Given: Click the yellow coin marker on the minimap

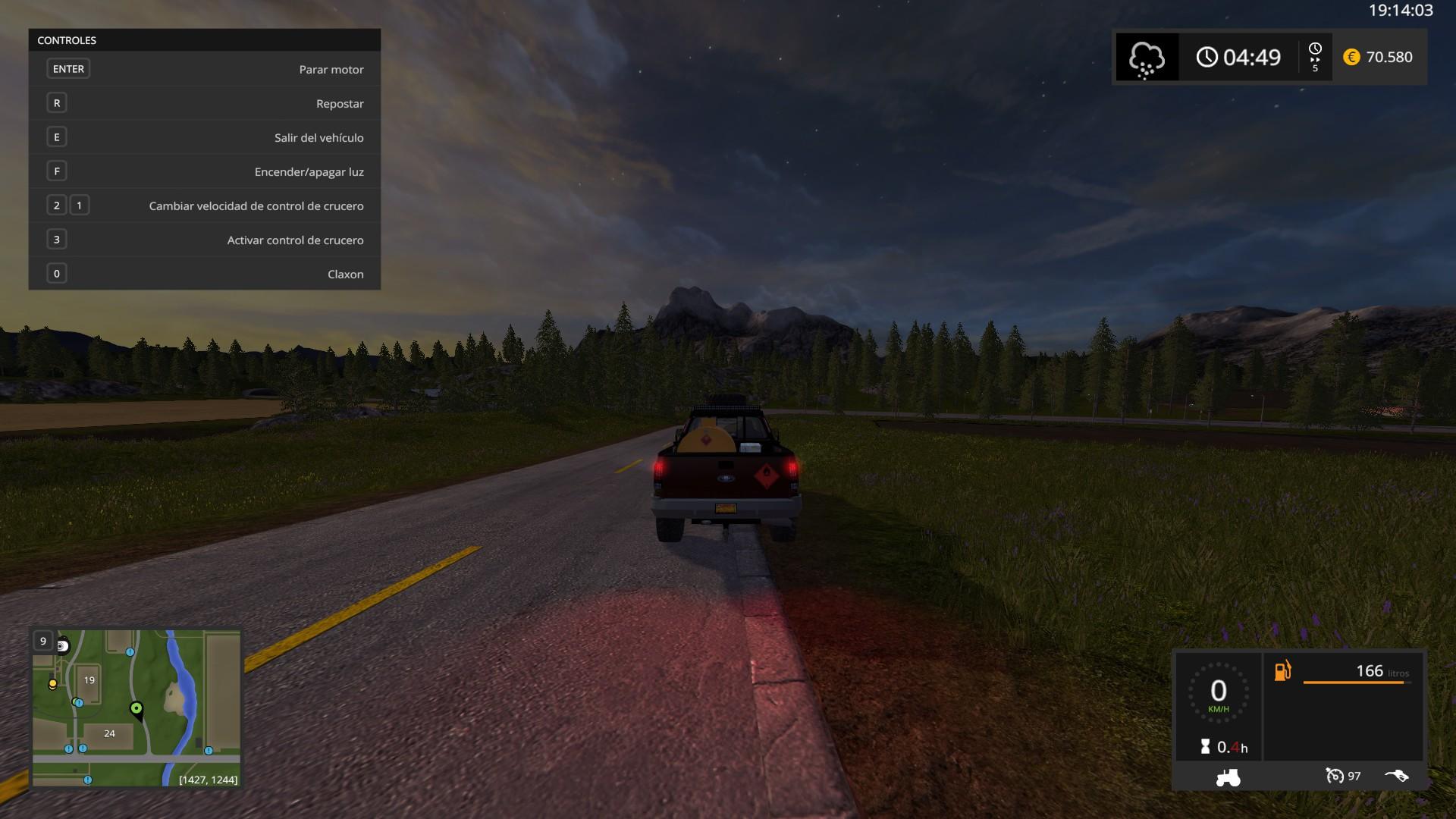Looking at the screenshot, I should point(52,684).
